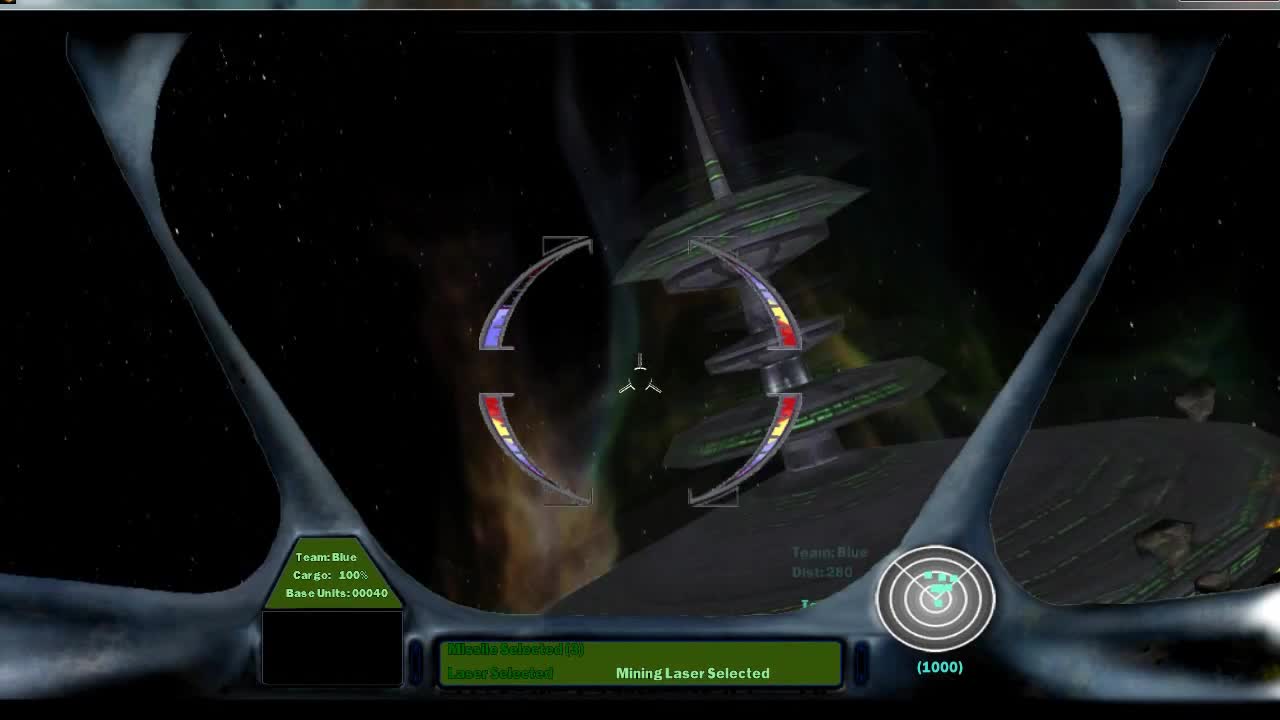Viewport: 1280px width, 720px height.
Task: Click the Cargo: 100% capacity readout
Action: click(332, 575)
